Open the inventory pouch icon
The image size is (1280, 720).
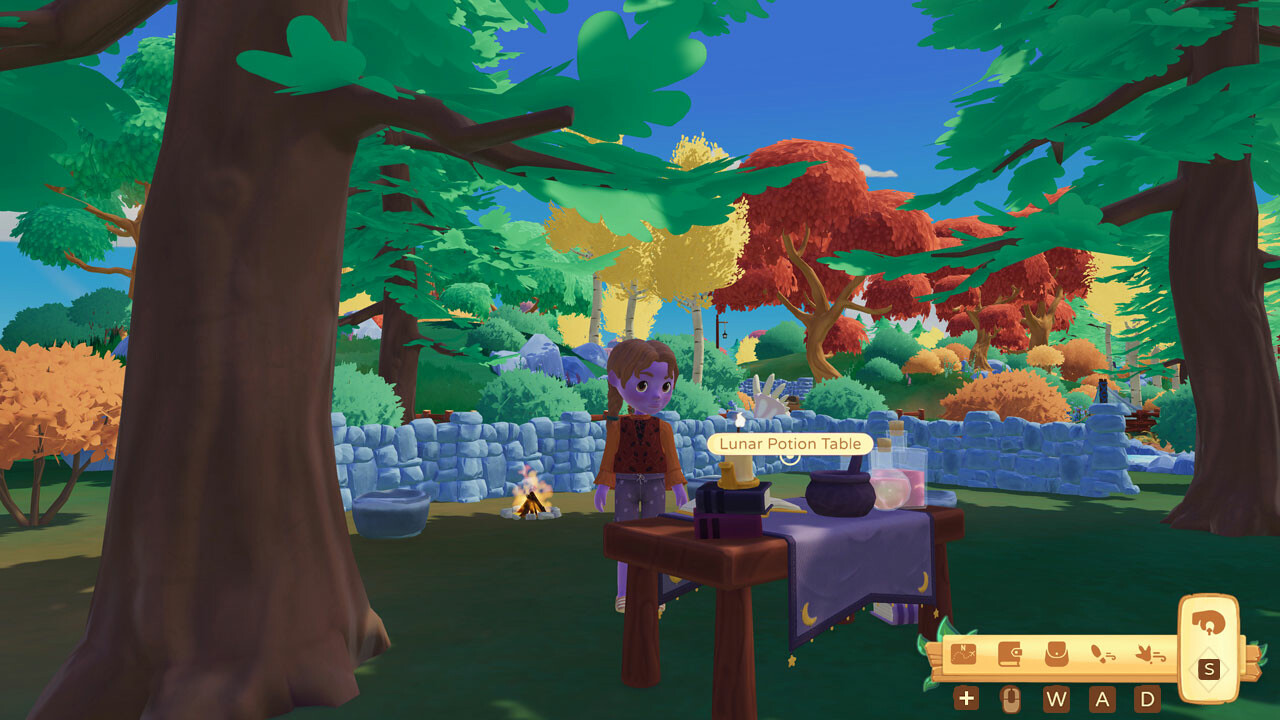1055,654
